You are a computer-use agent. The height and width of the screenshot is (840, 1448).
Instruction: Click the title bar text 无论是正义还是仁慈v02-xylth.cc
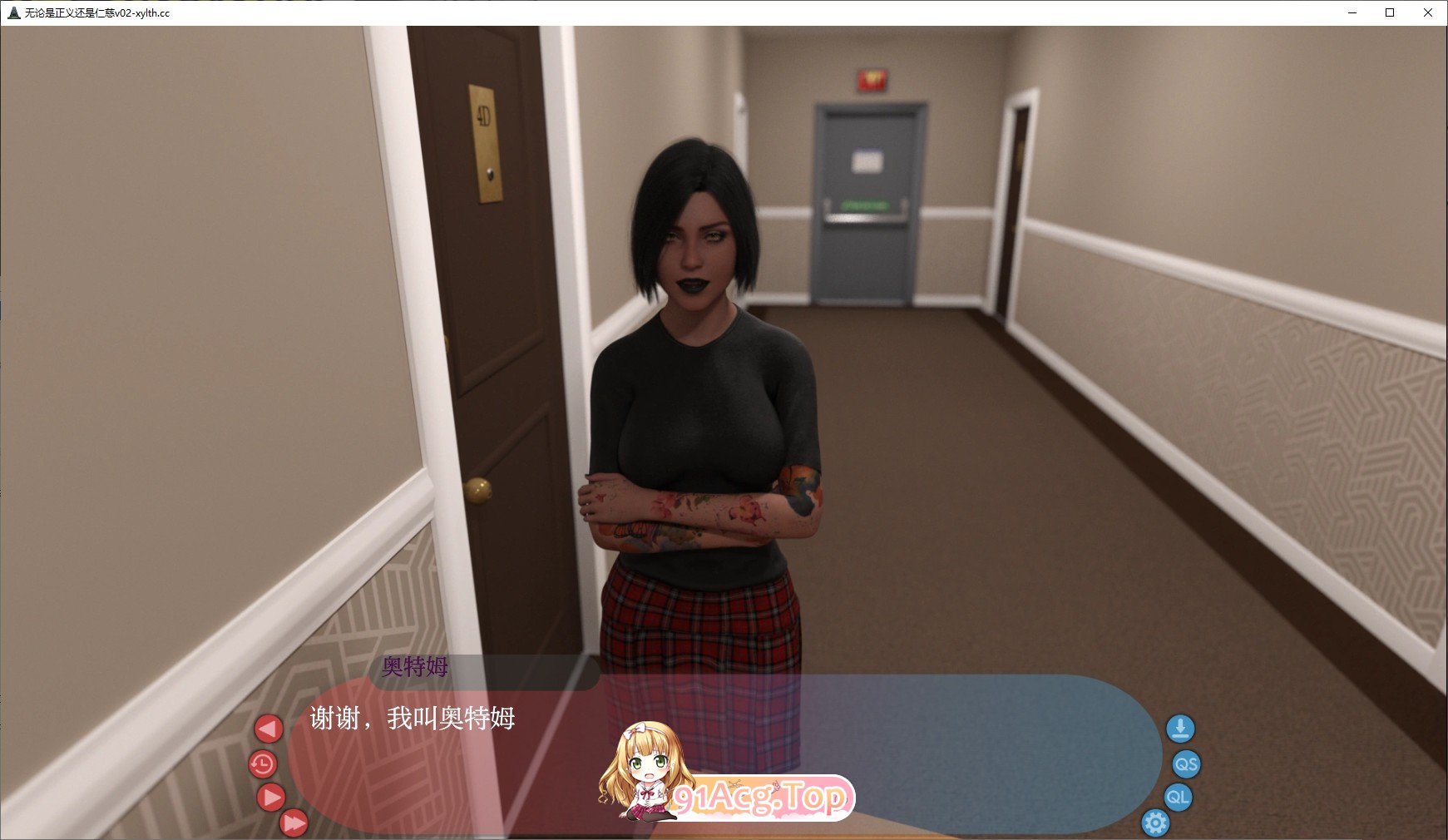tap(96, 12)
